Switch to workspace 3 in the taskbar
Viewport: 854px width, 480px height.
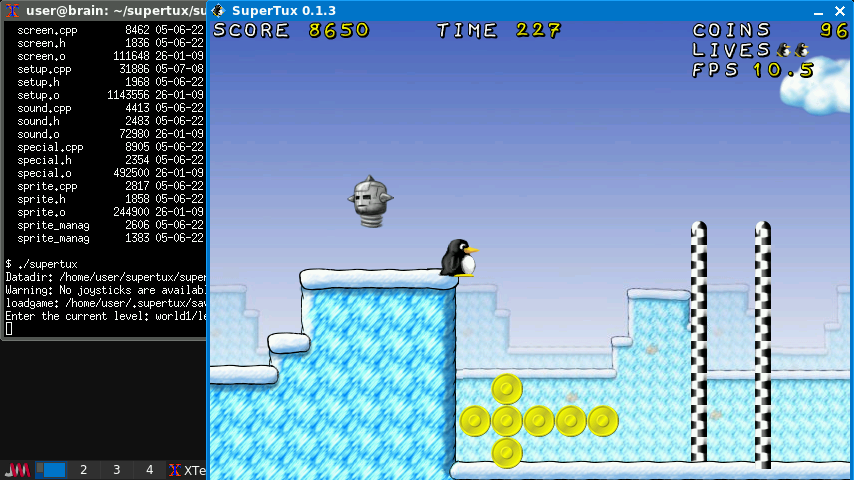point(116,469)
